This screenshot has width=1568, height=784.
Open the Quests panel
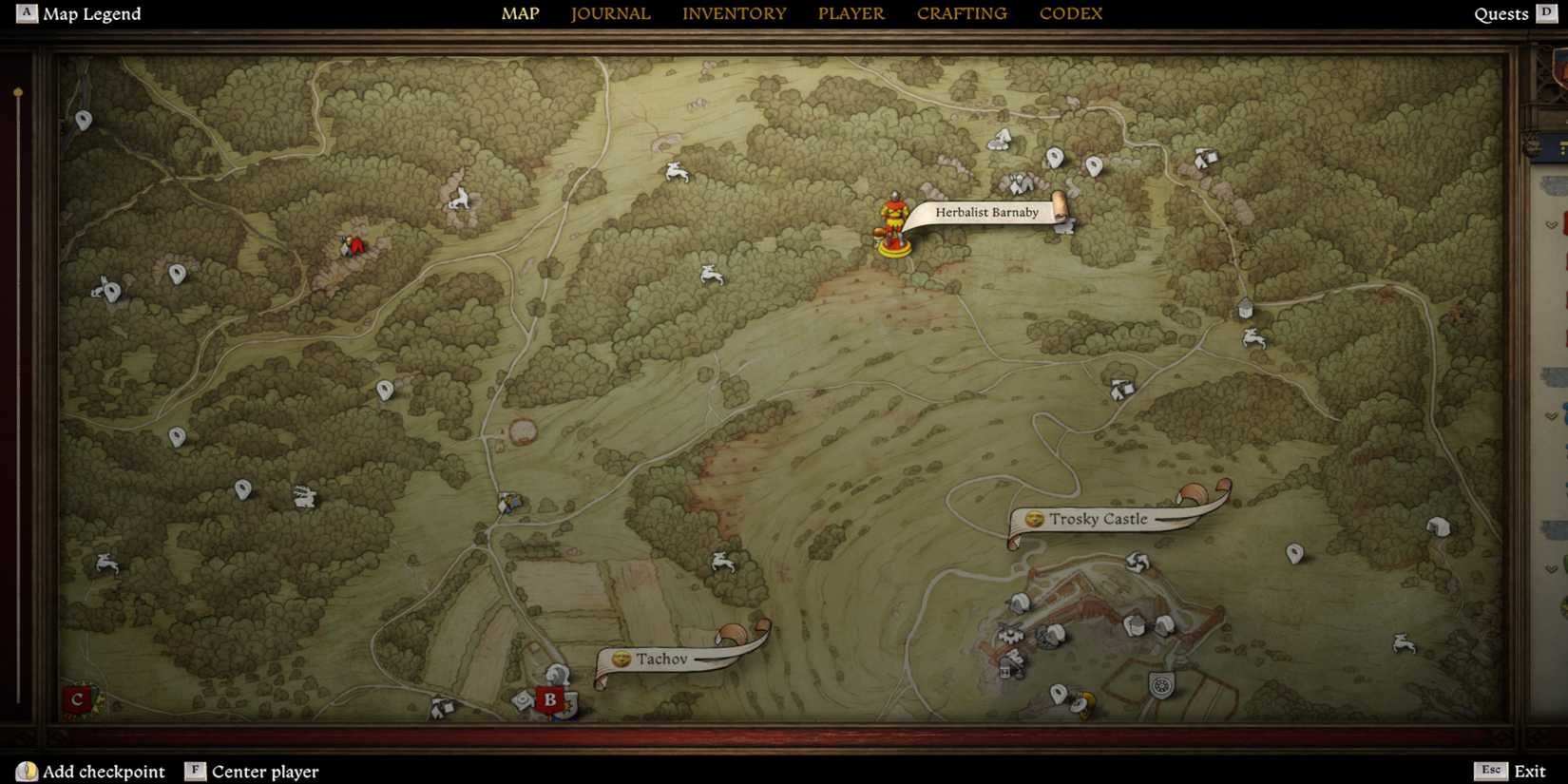(1501, 13)
